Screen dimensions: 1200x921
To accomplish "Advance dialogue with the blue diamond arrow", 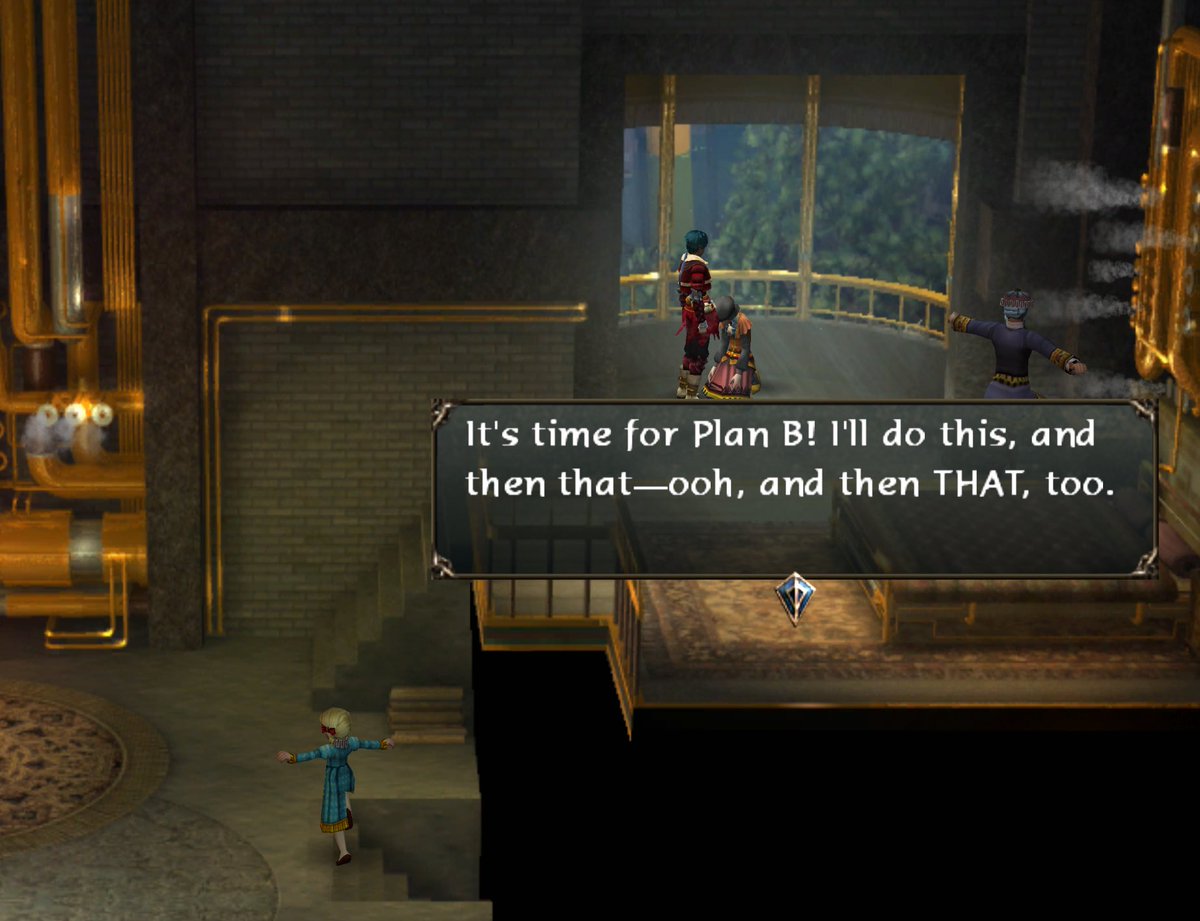I will (795, 597).
